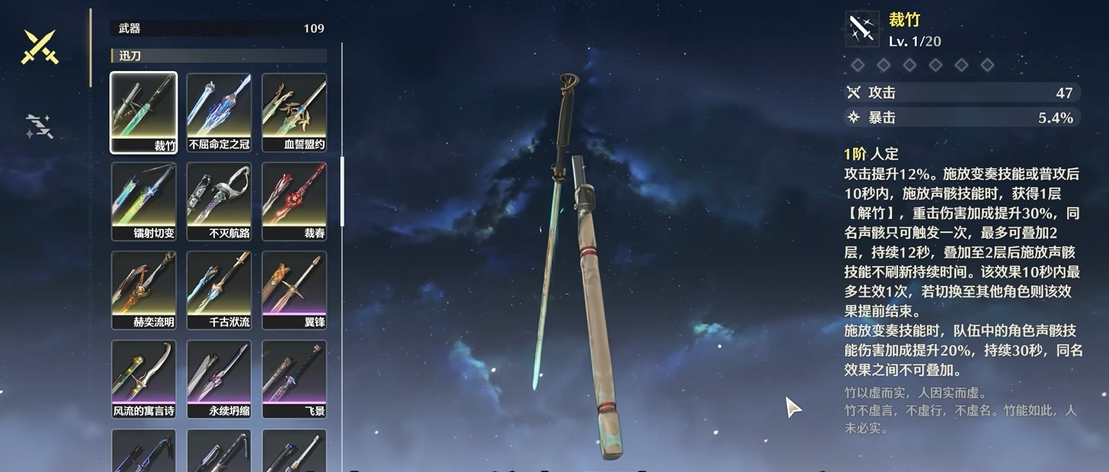The height and width of the screenshot is (472, 1109).
Task: Select the 血誓盟约 sword tile
Action: [x=294, y=112]
